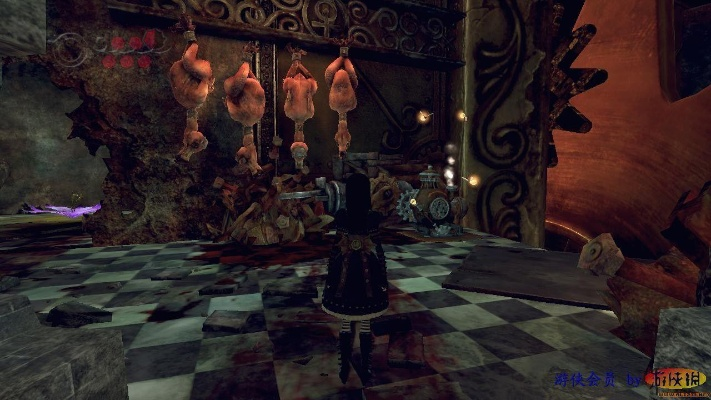
Task: Click the orange 游侠网 watermark logo
Action: 680,381
